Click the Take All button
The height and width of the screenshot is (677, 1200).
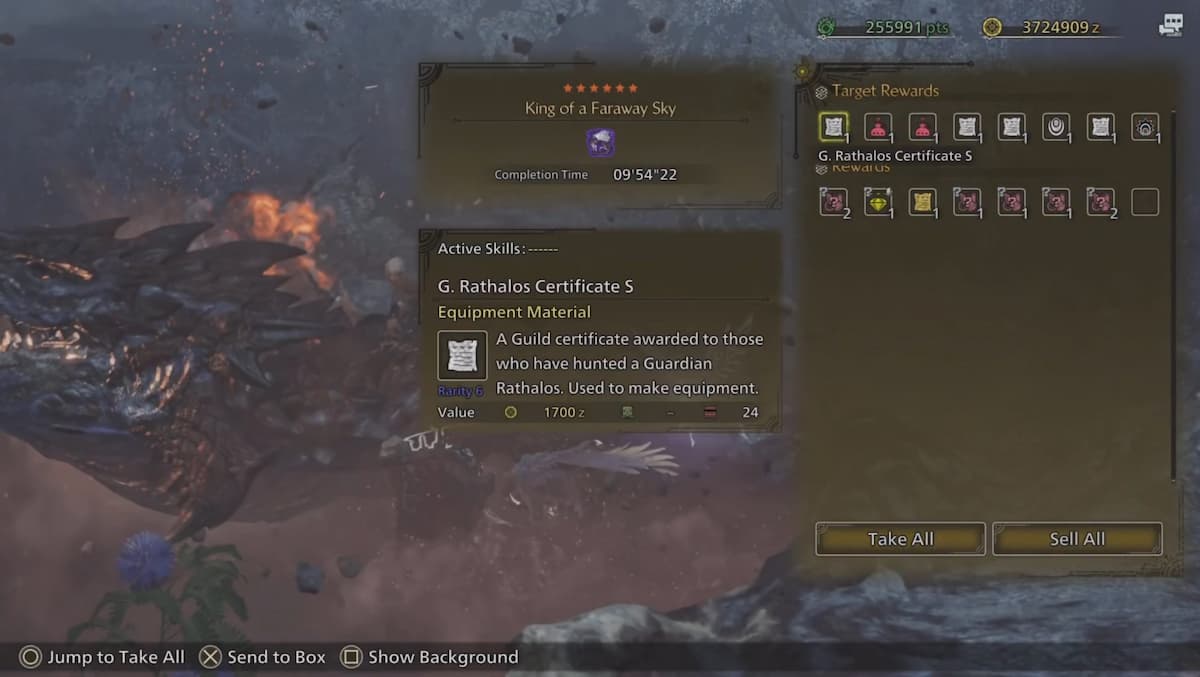(900, 539)
